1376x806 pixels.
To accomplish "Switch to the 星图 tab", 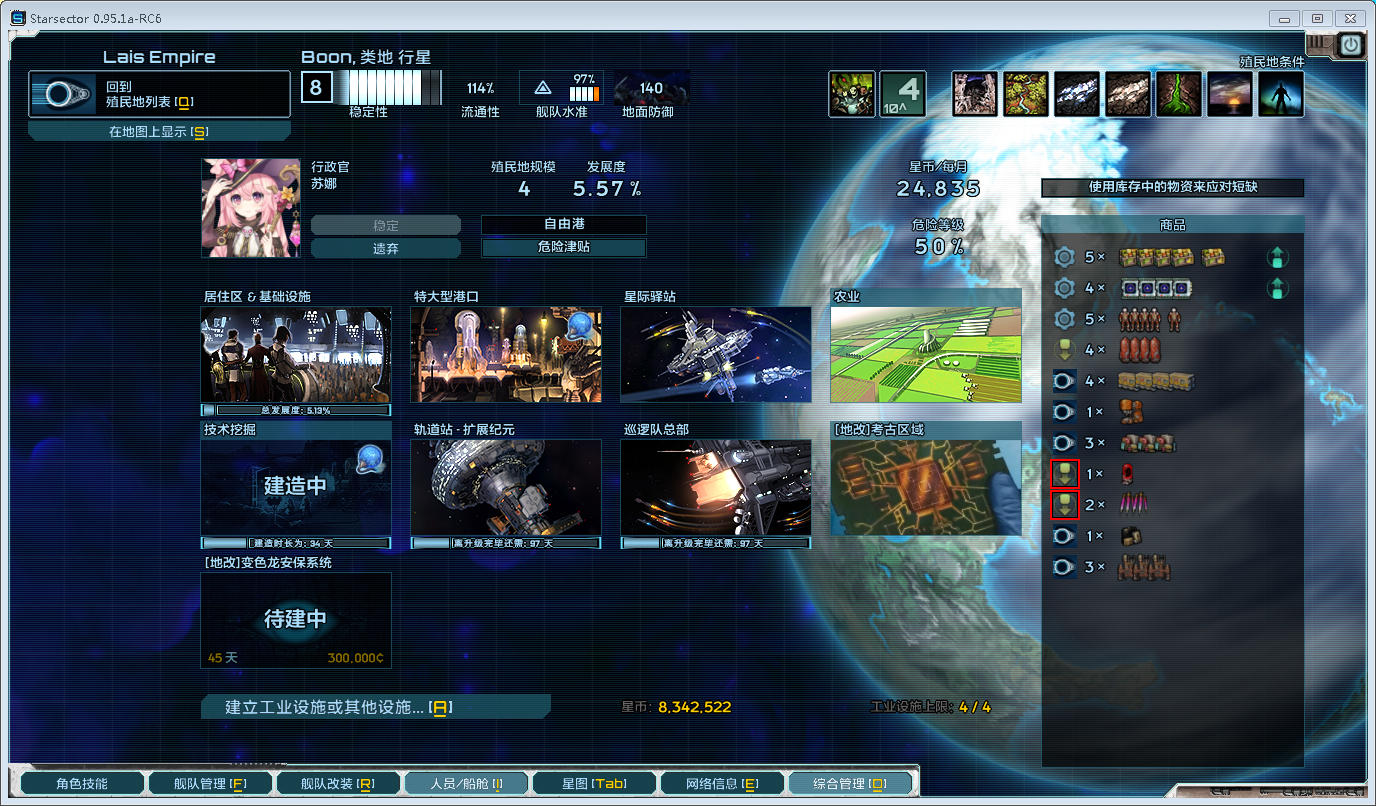I will [594, 784].
